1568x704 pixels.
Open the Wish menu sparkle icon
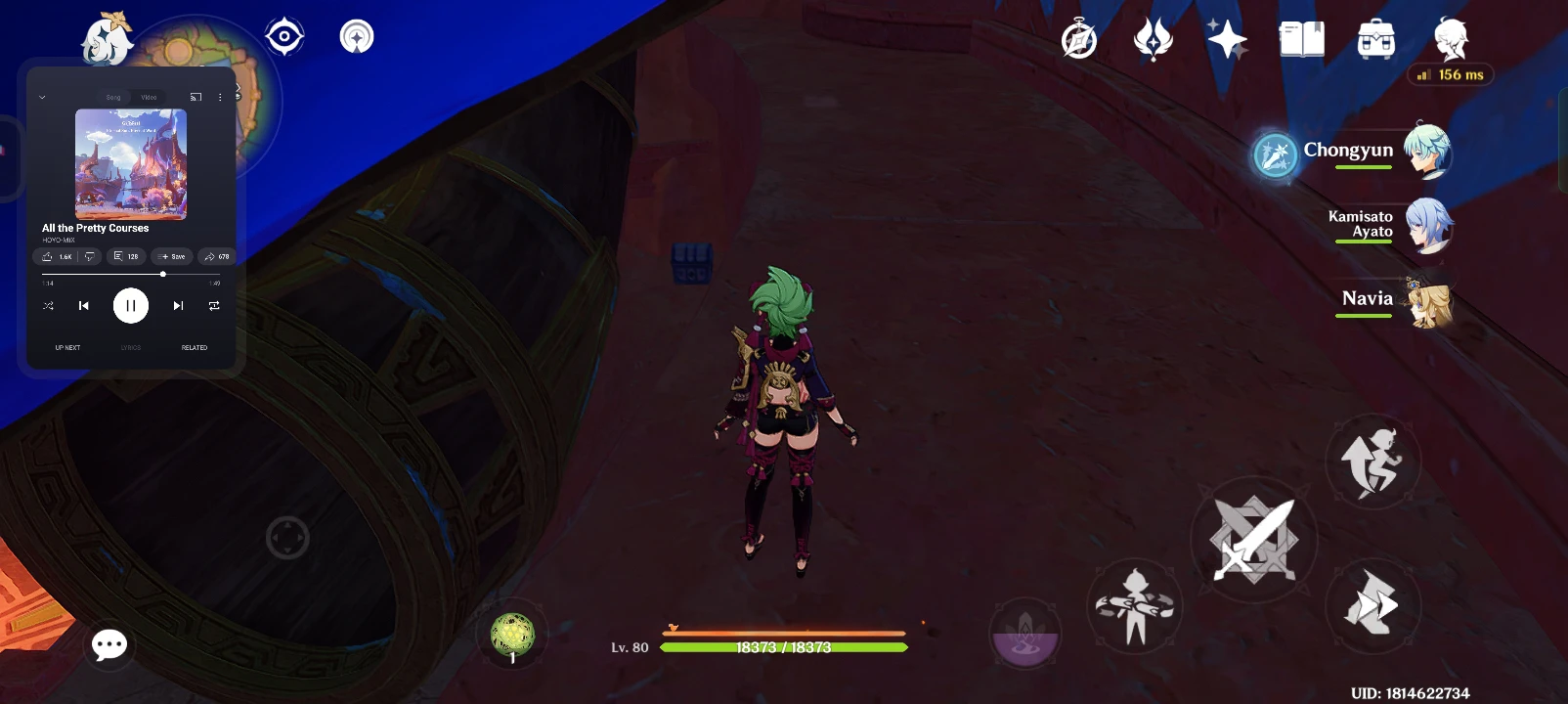point(1225,37)
